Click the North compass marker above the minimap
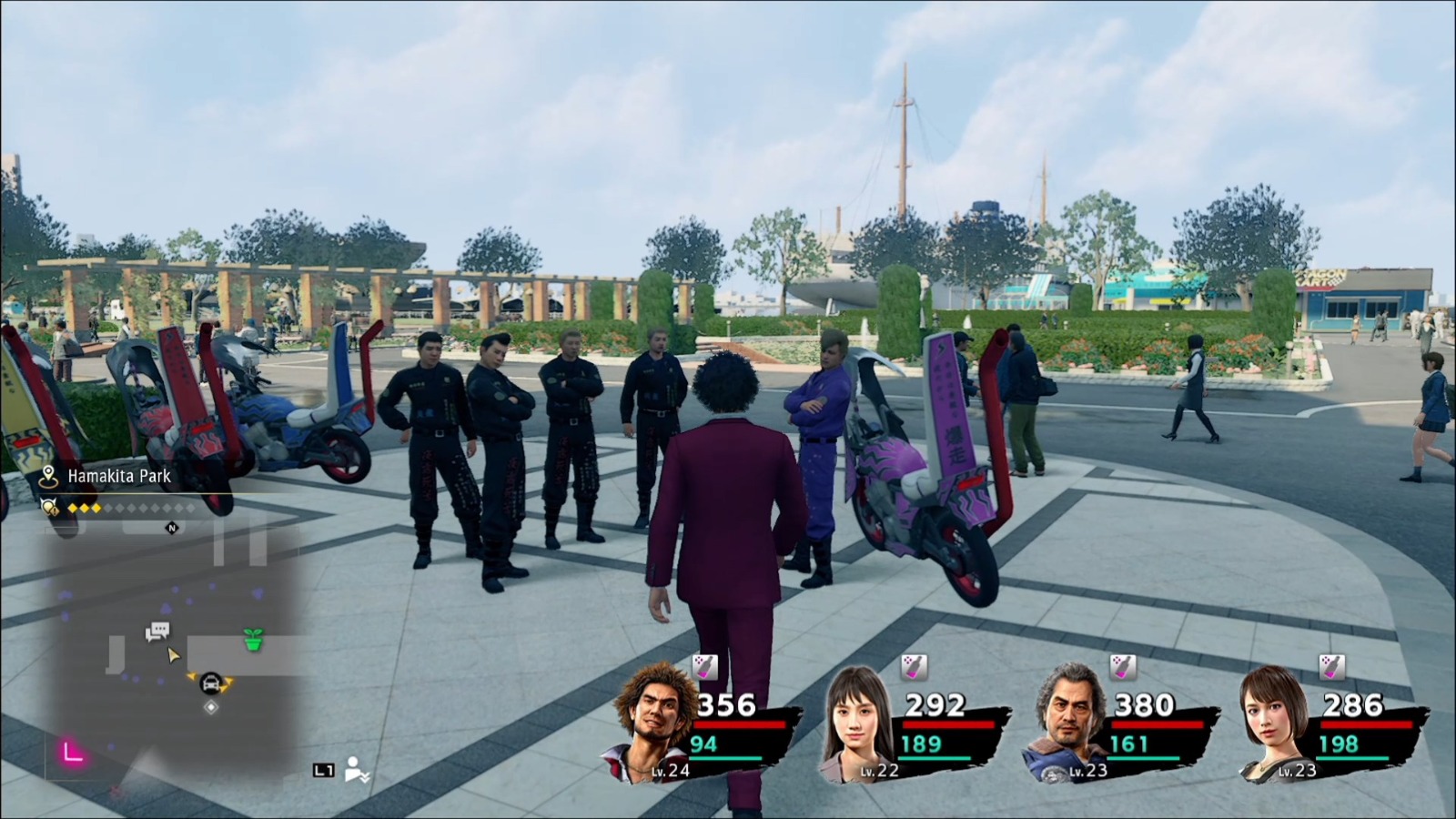Screen dimensions: 1456x819 (x=169, y=526)
